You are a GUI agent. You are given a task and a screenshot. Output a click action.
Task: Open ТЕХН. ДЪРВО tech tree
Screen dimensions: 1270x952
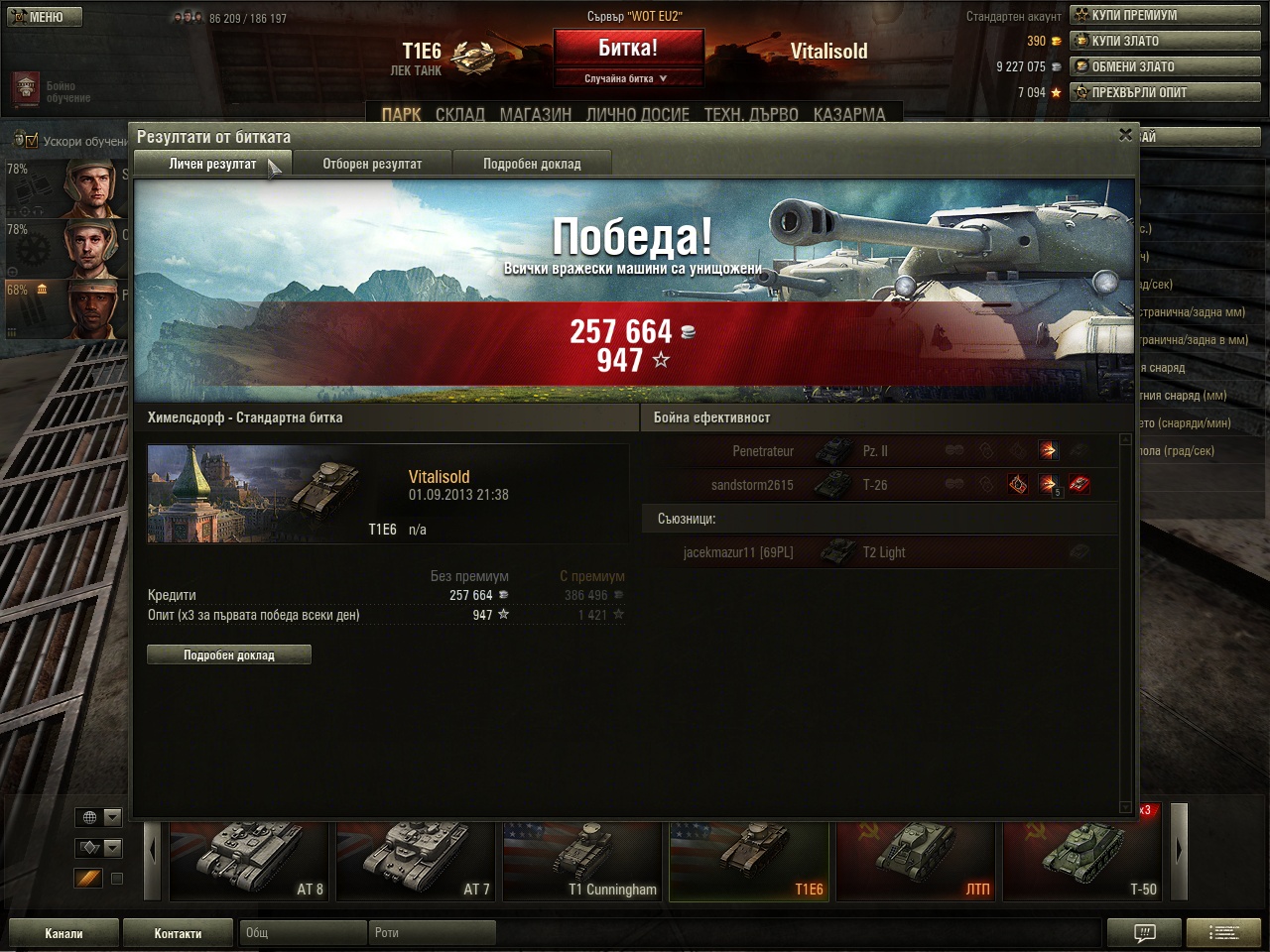click(751, 115)
